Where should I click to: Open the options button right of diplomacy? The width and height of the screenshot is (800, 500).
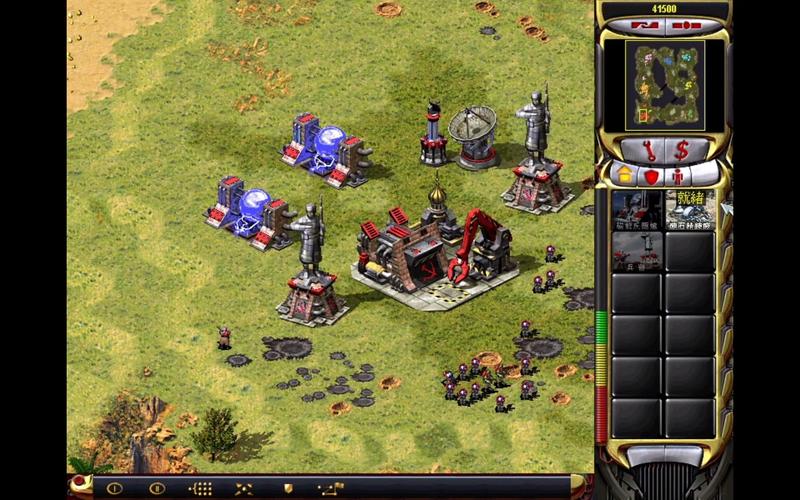[689, 25]
